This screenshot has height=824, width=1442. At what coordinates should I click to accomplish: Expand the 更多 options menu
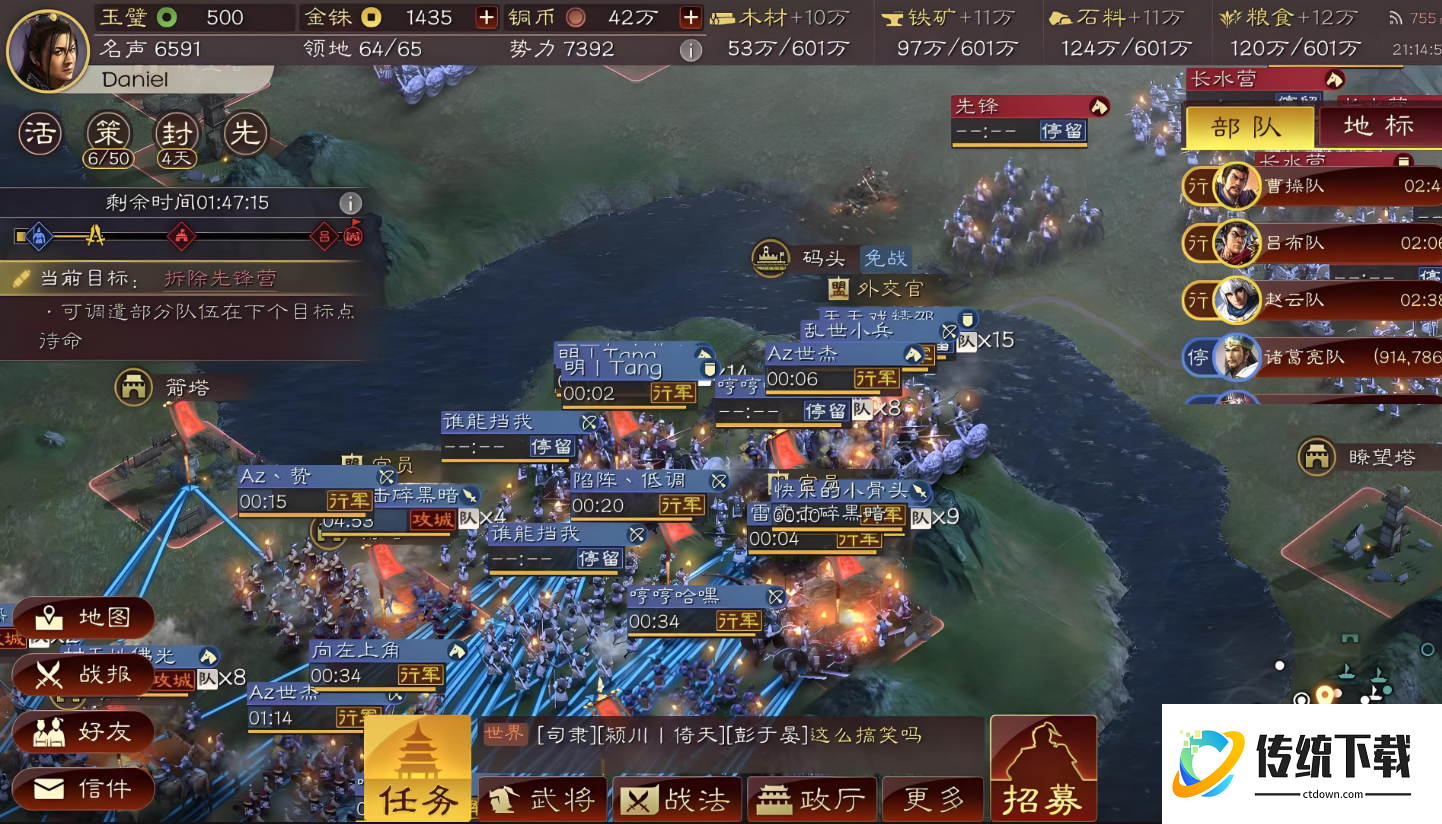(x=932, y=798)
